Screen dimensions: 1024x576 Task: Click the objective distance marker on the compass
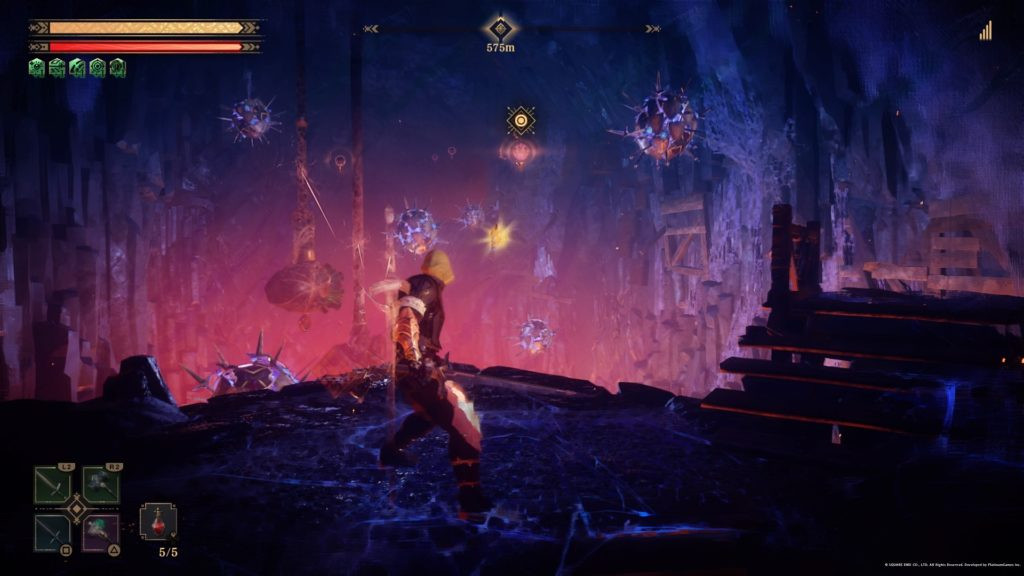(499, 29)
